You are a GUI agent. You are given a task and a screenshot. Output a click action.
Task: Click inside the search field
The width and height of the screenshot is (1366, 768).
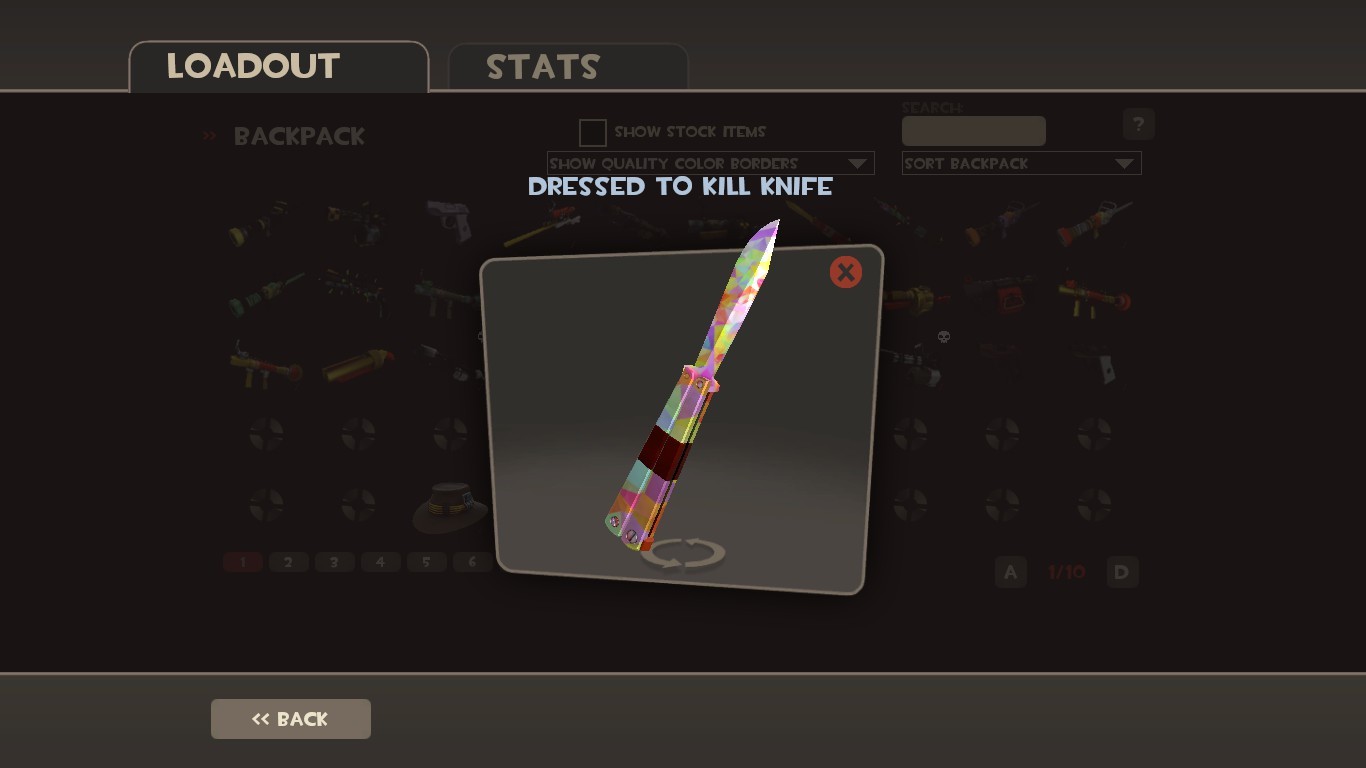click(x=973, y=130)
